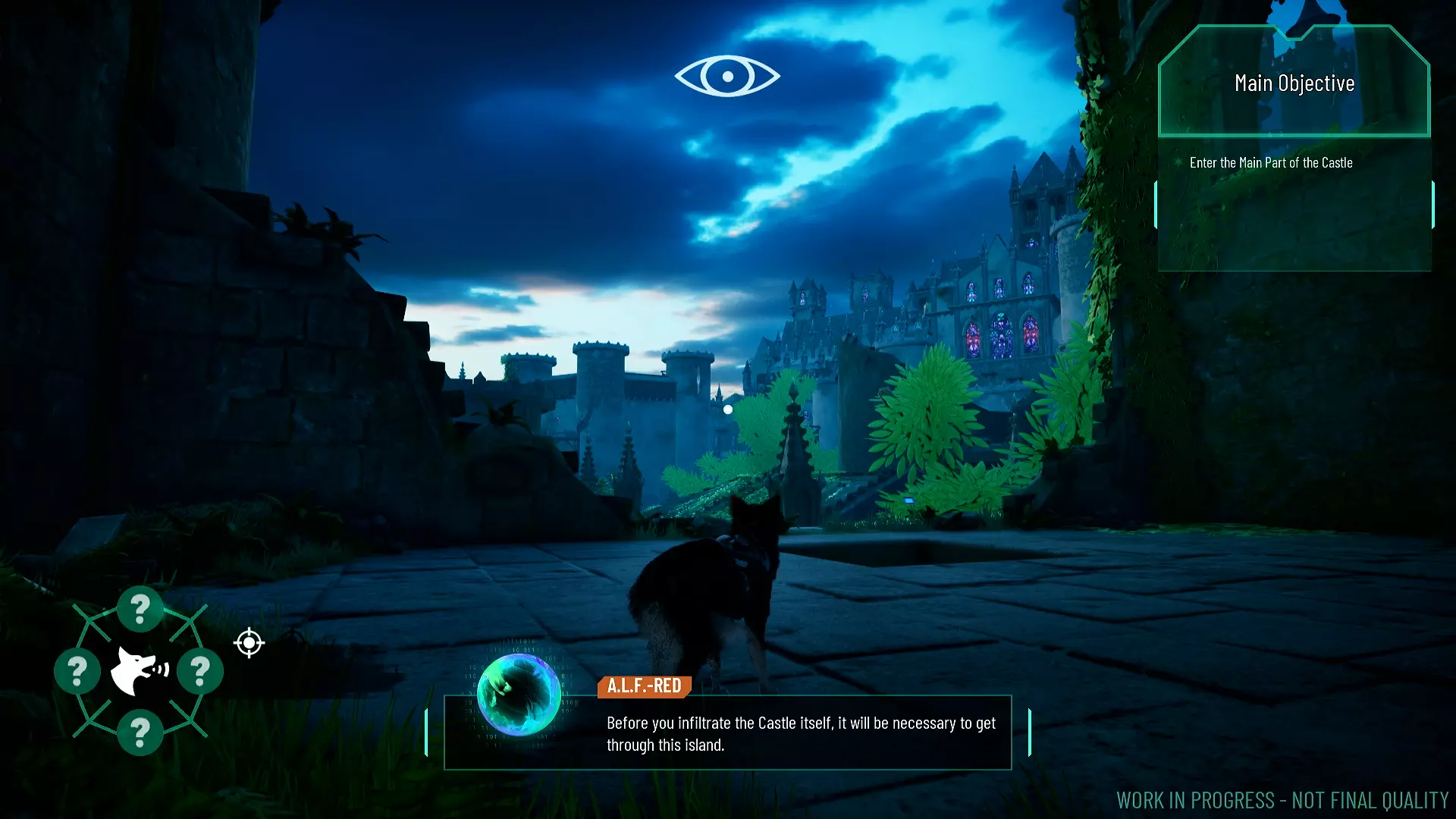Click the right question-mark ability slot
This screenshot has width=1456, height=819.
pyautogui.click(x=199, y=670)
